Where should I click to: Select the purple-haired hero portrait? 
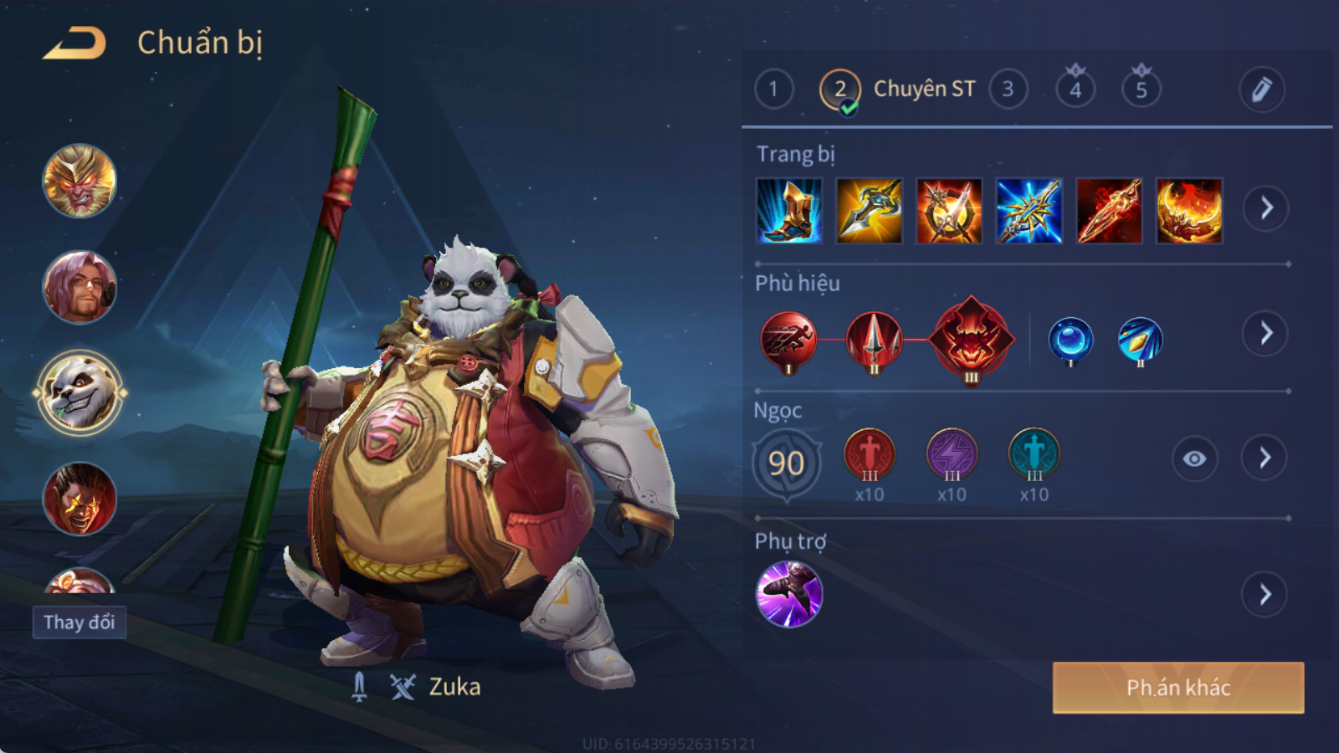click(79, 288)
